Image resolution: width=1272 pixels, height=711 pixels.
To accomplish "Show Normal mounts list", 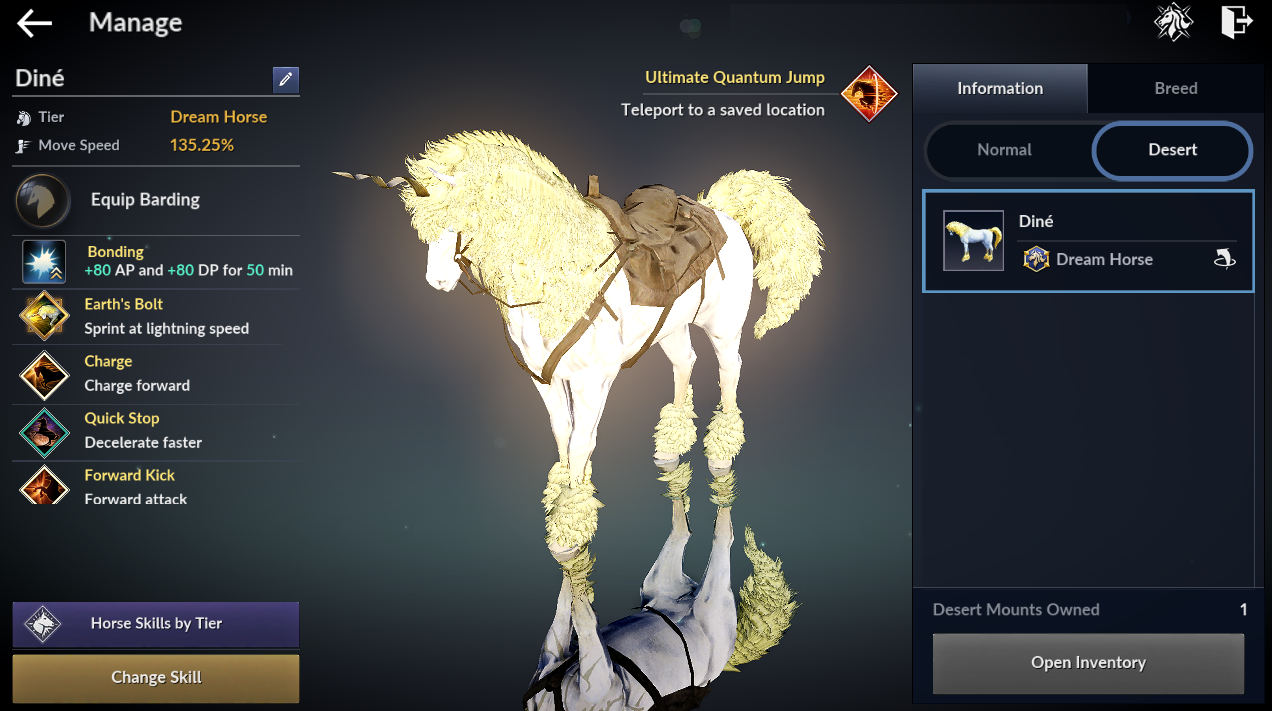I will tap(1004, 150).
